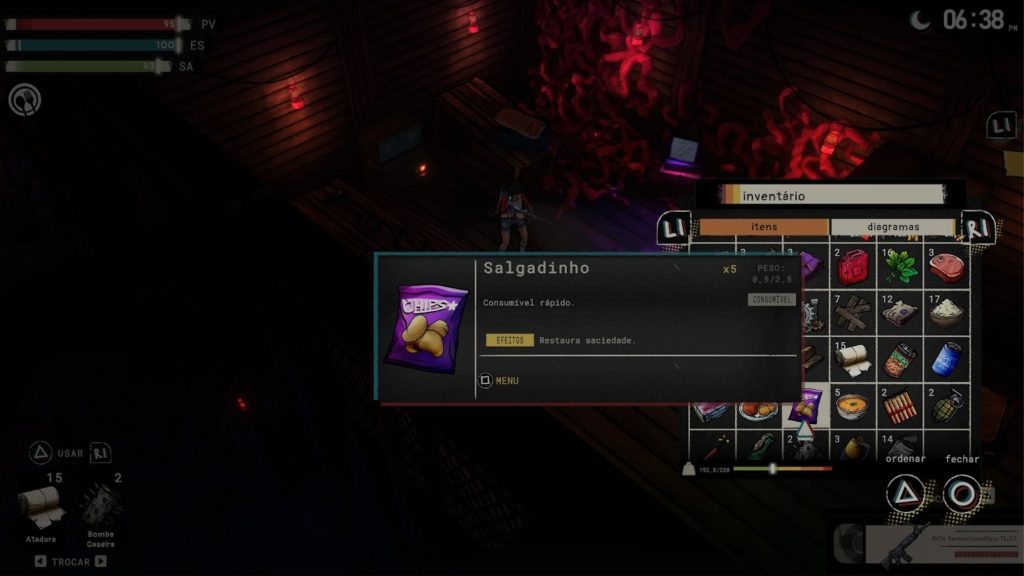Click the right TROCAR arrow
The width and height of the screenshot is (1024, 576).
tap(100, 562)
